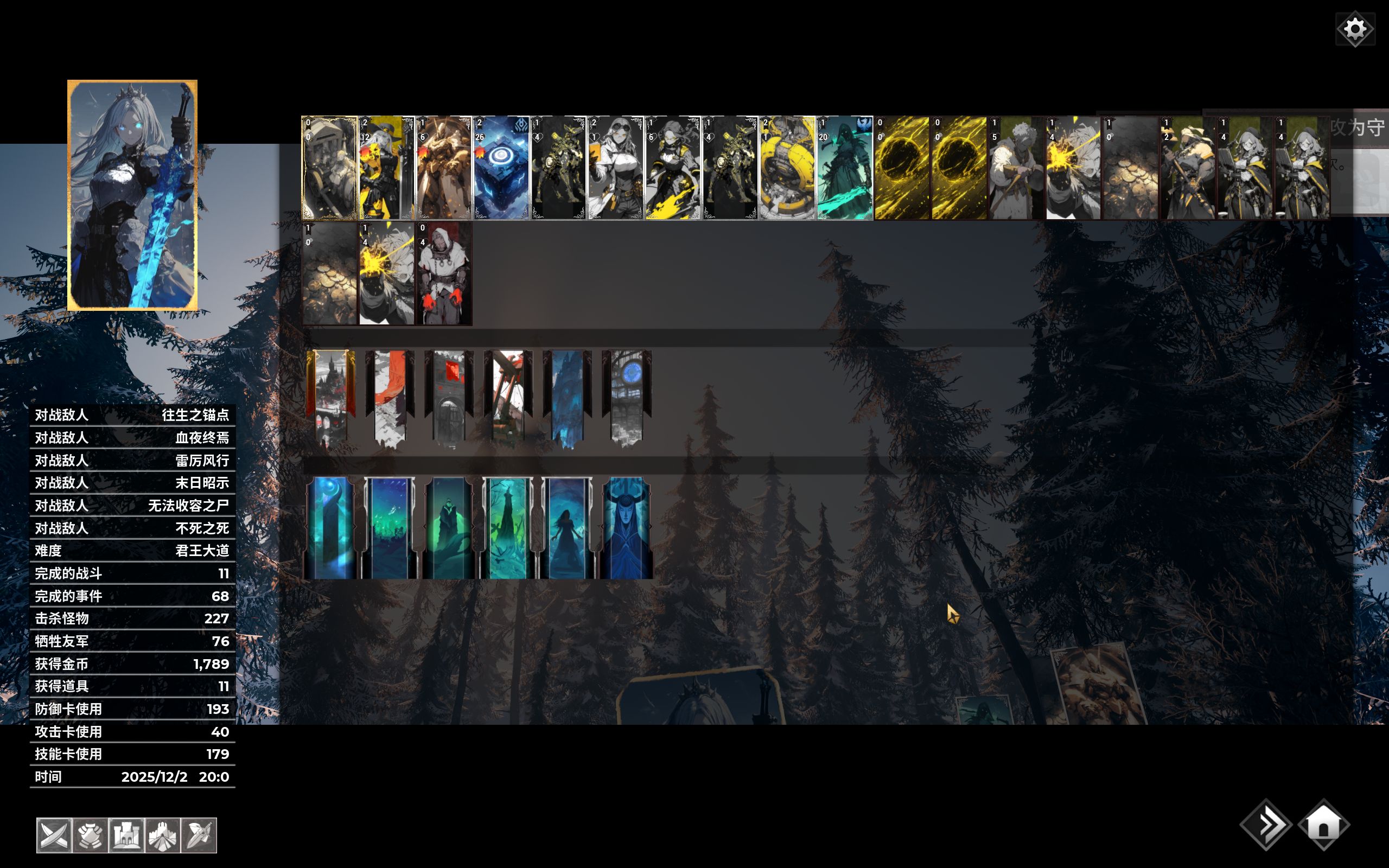The width and height of the screenshot is (1389, 868).
Task: Advance with the double-arrow button
Action: pos(1266,826)
